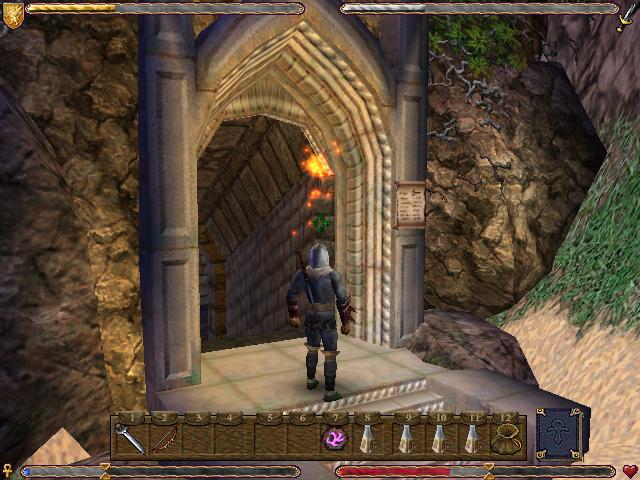Image resolution: width=640 pixels, height=480 pixels.
Task: Equip the bow in hotbar slot 2
Action: coord(164,437)
